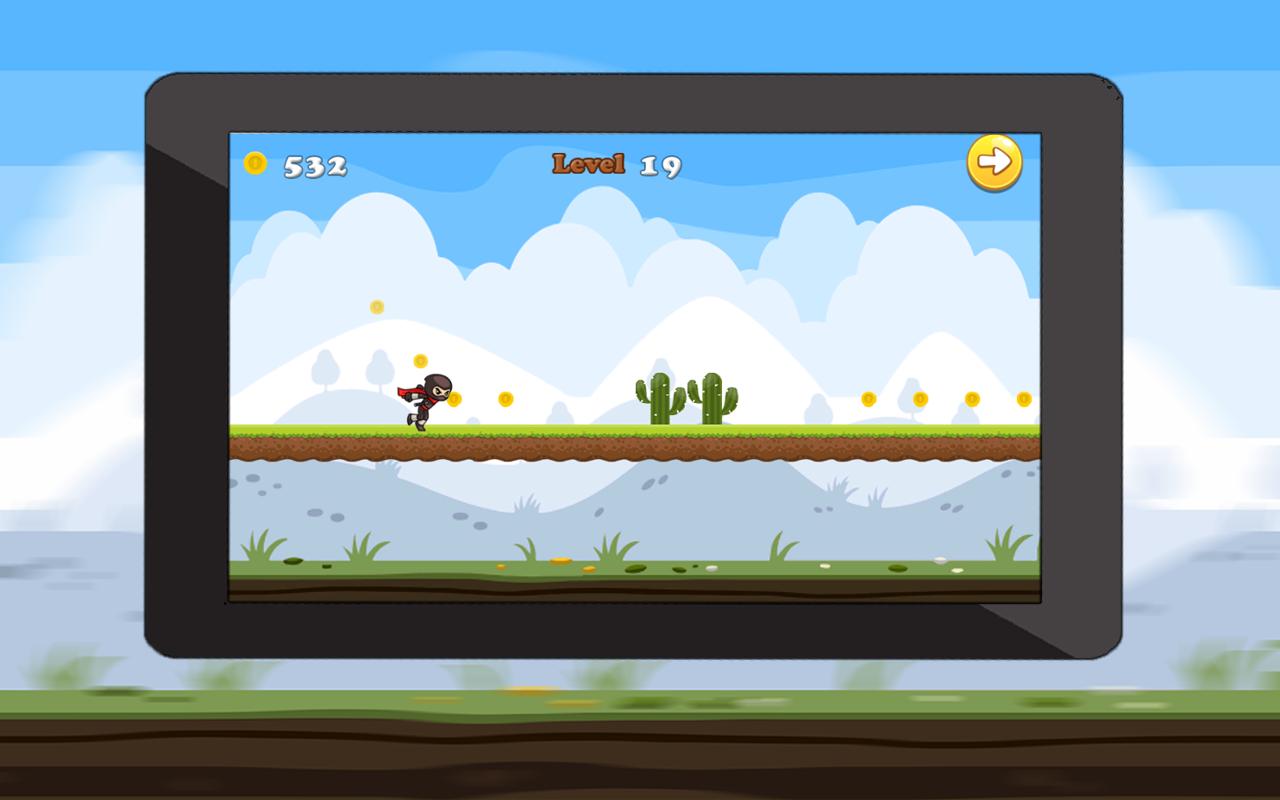Click the coin above the ninja's head
This screenshot has height=800, width=1280.
tap(418, 362)
